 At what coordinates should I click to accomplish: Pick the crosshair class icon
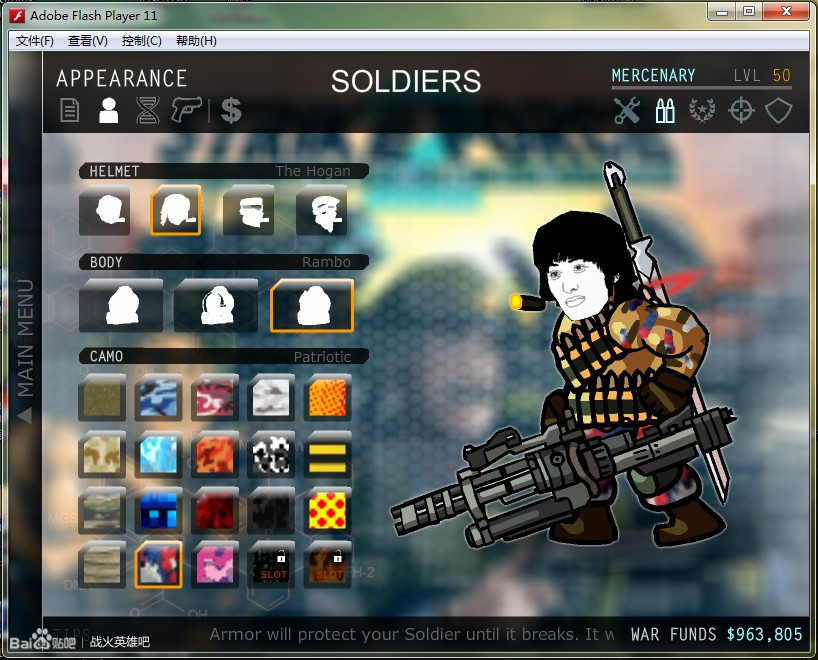click(741, 111)
